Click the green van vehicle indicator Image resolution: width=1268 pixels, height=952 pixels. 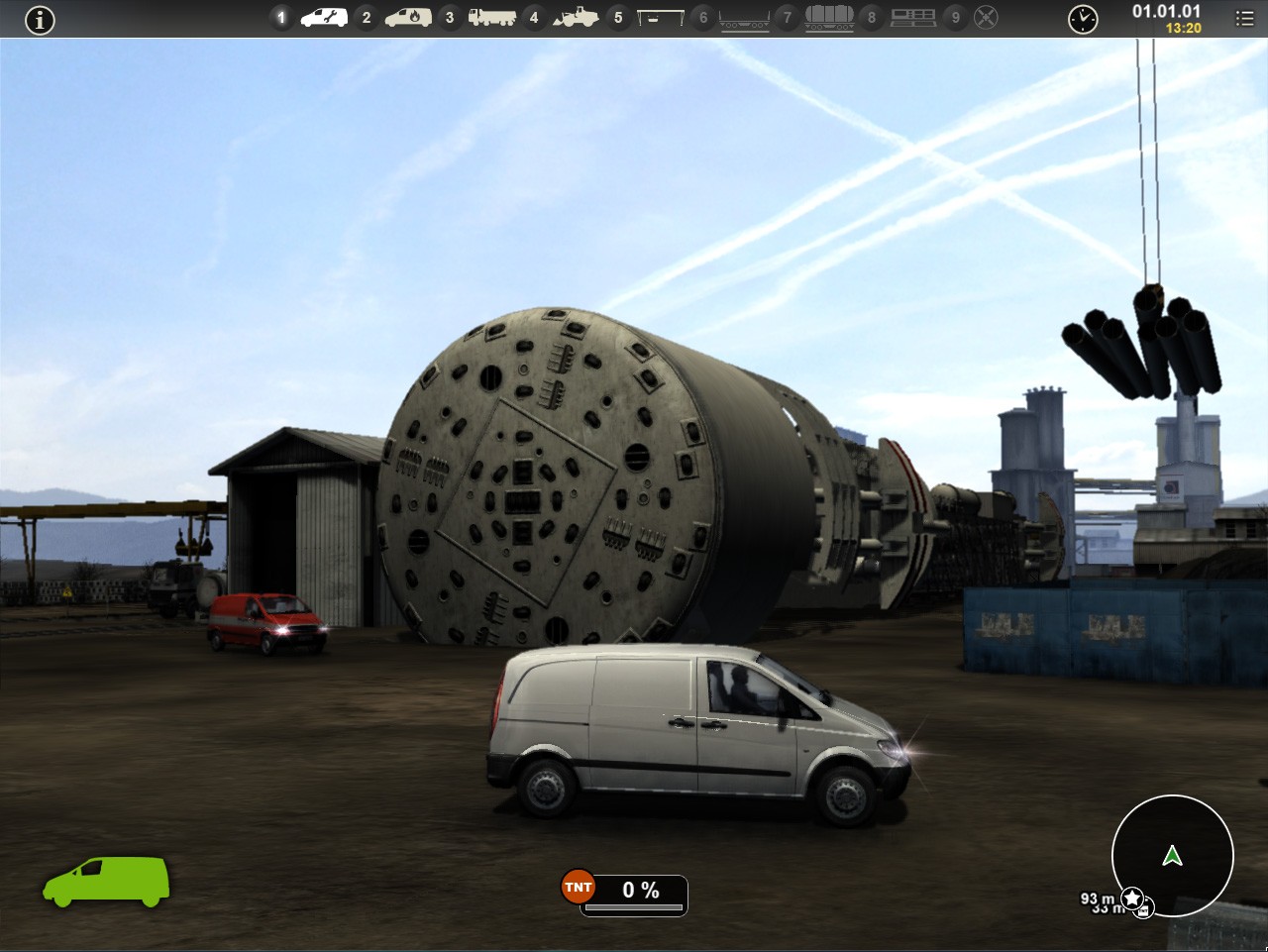[x=106, y=881]
